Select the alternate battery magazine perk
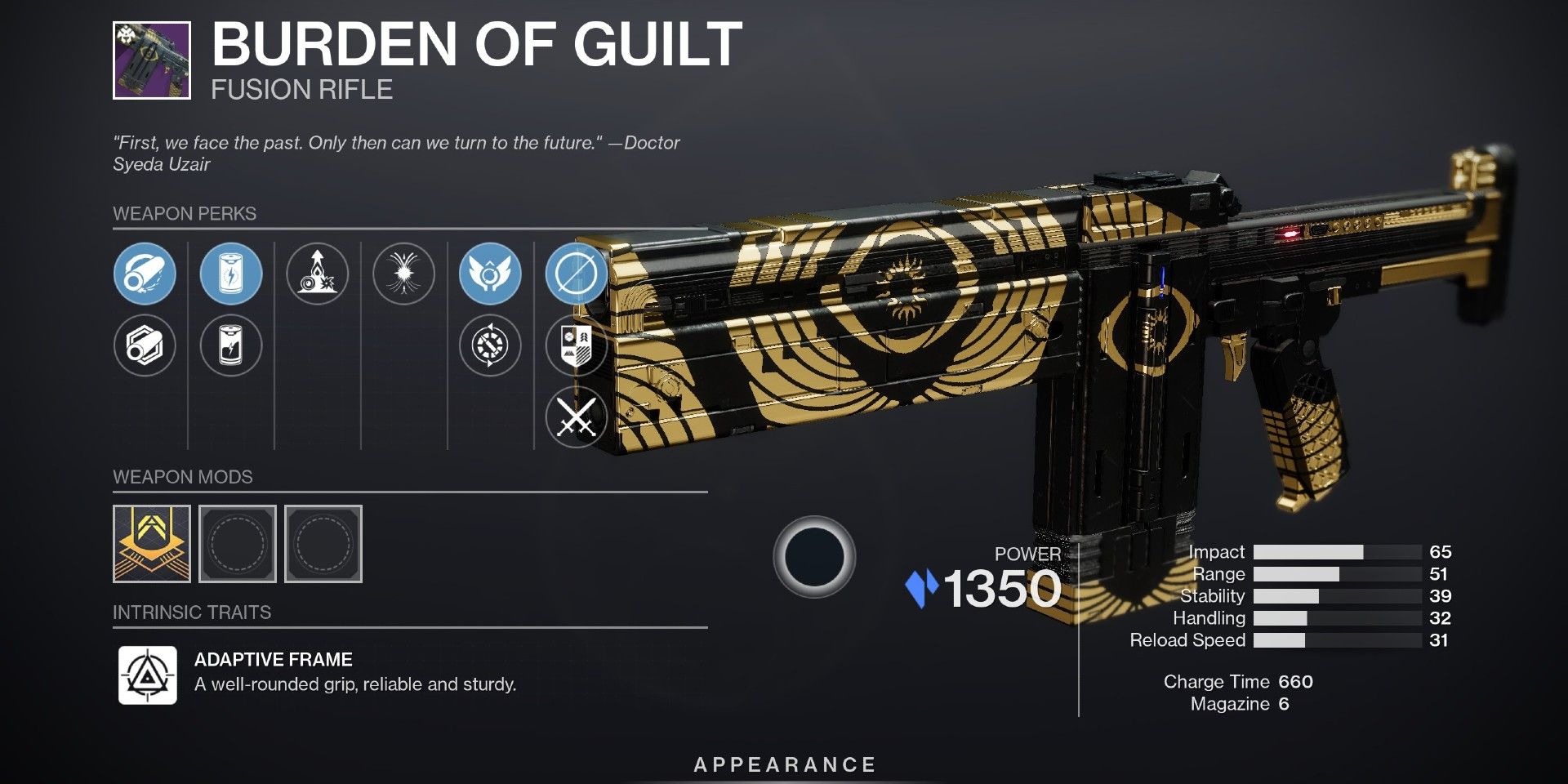The image size is (1568, 784). click(x=232, y=346)
